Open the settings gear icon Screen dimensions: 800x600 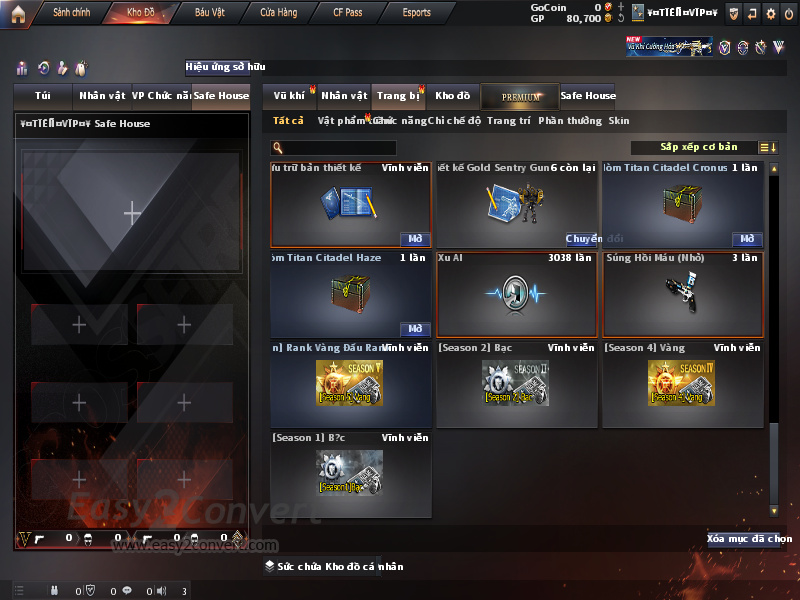tap(770, 13)
